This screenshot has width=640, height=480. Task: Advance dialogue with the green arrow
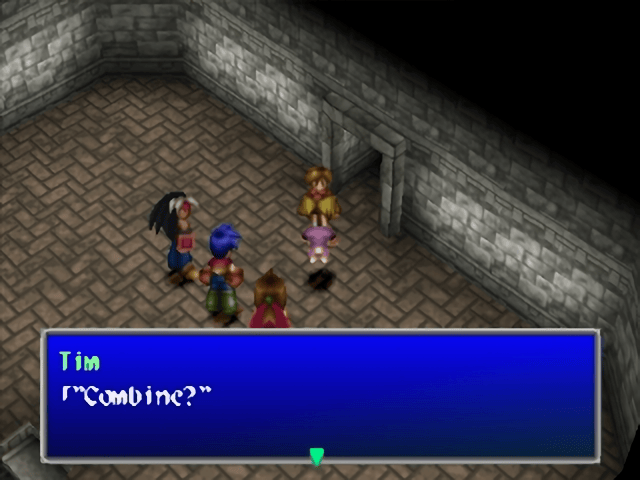pos(317,457)
